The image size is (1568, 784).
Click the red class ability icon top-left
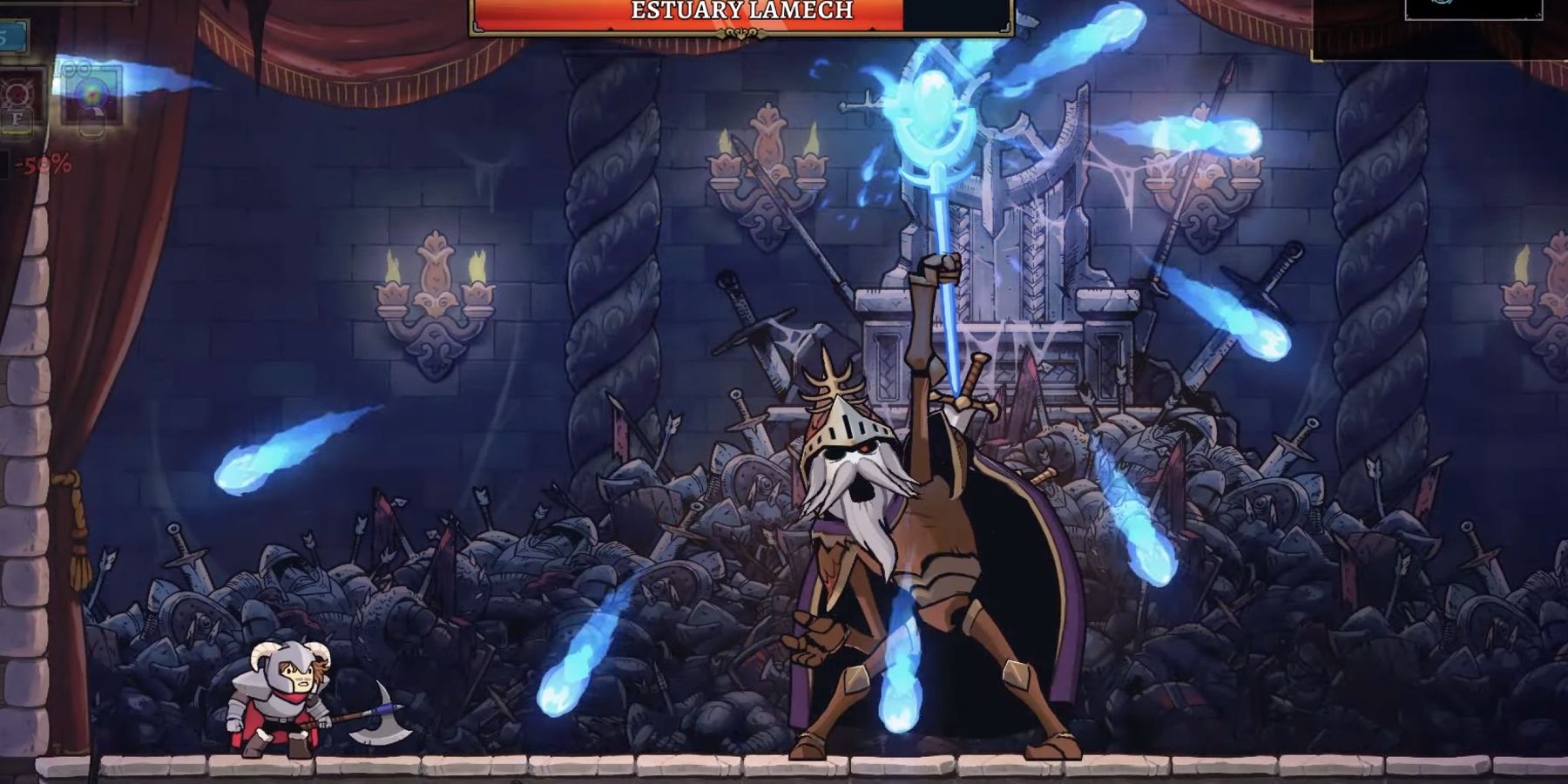[x=17, y=91]
